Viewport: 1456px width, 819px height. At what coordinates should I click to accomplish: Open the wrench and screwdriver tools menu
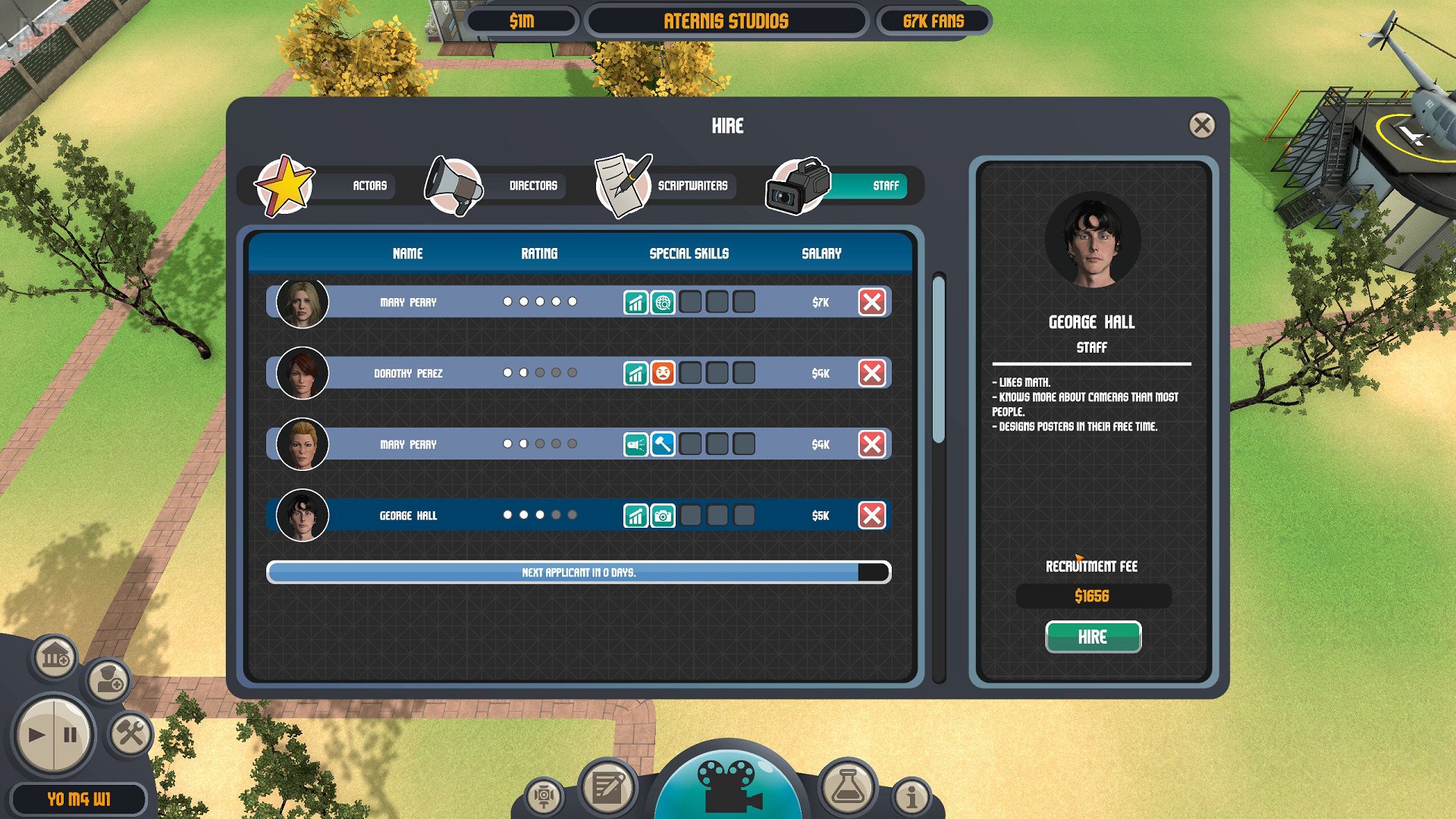(x=130, y=733)
